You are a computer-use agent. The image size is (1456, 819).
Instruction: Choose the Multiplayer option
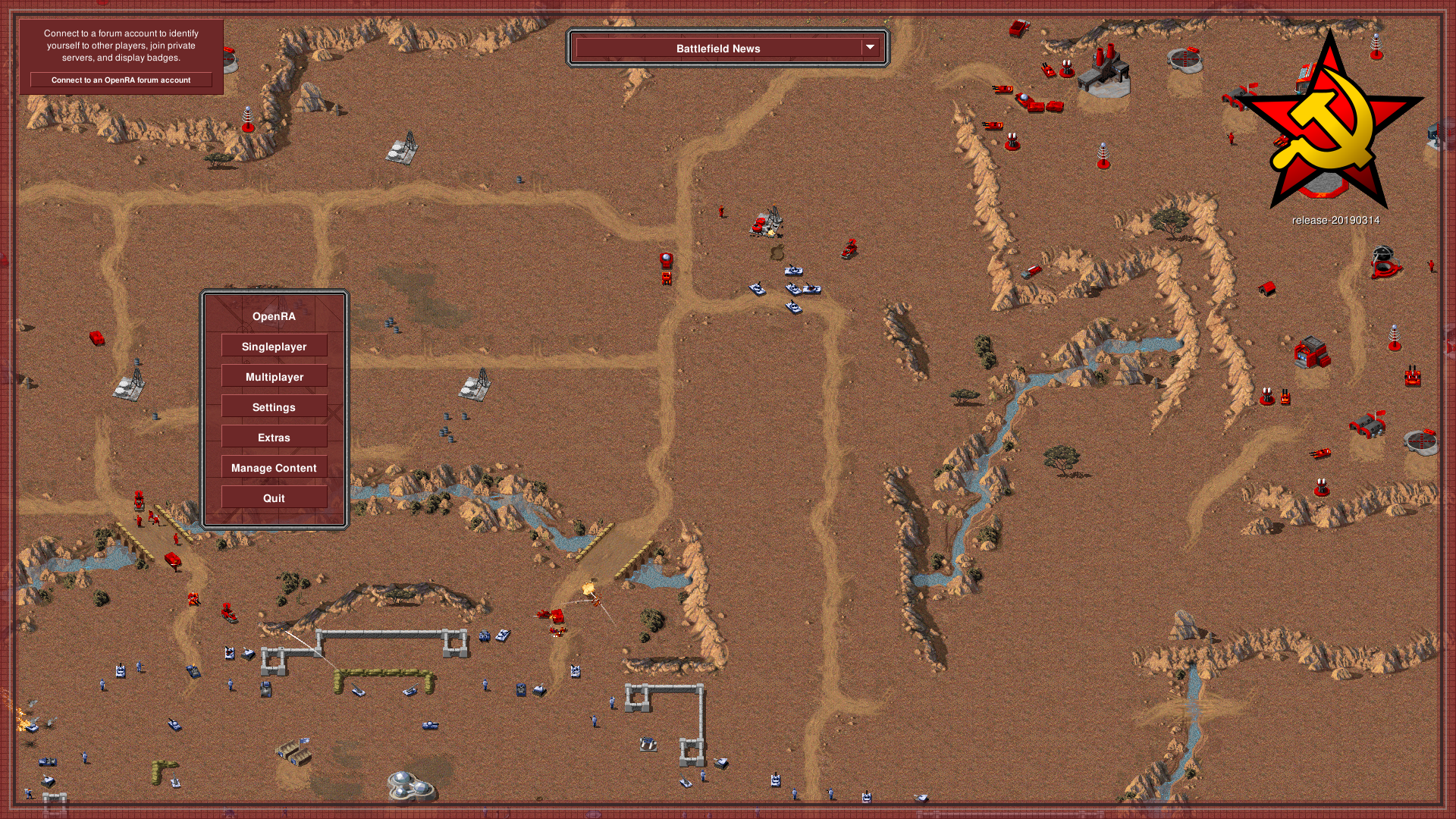pyautogui.click(x=274, y=377)
